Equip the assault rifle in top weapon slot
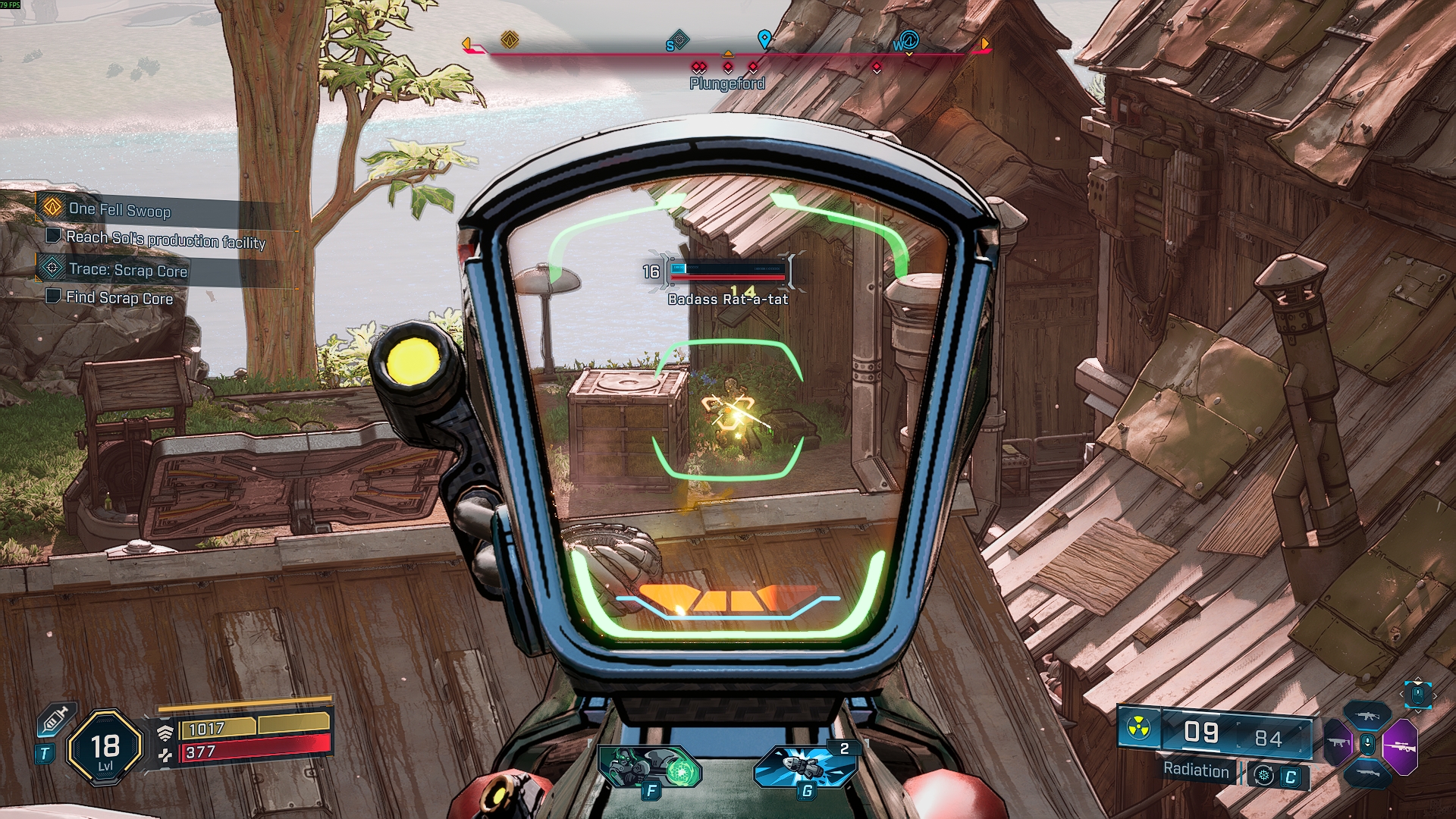 1367,715
